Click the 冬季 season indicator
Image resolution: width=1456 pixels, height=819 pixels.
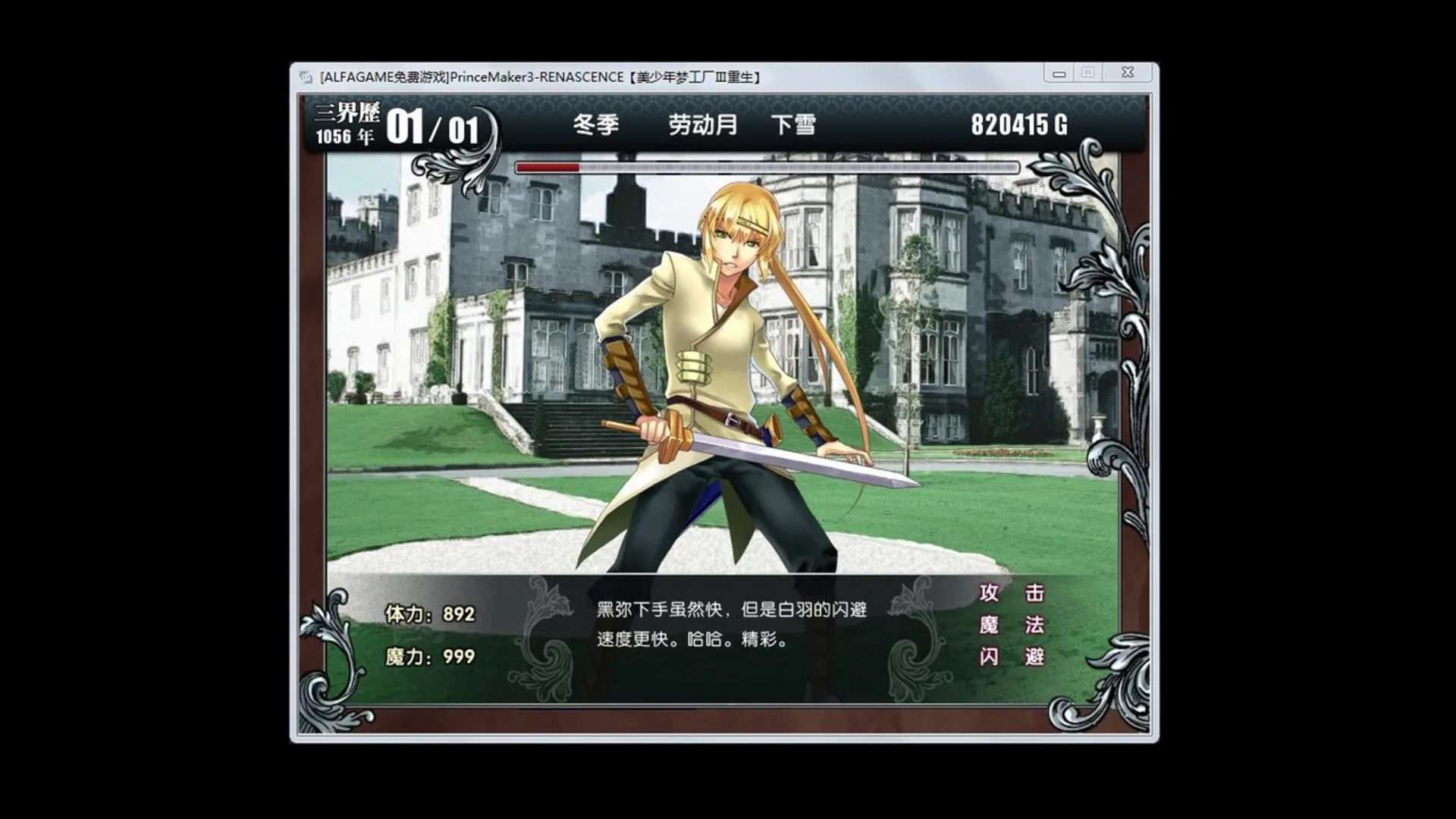(x=595, y=124)
